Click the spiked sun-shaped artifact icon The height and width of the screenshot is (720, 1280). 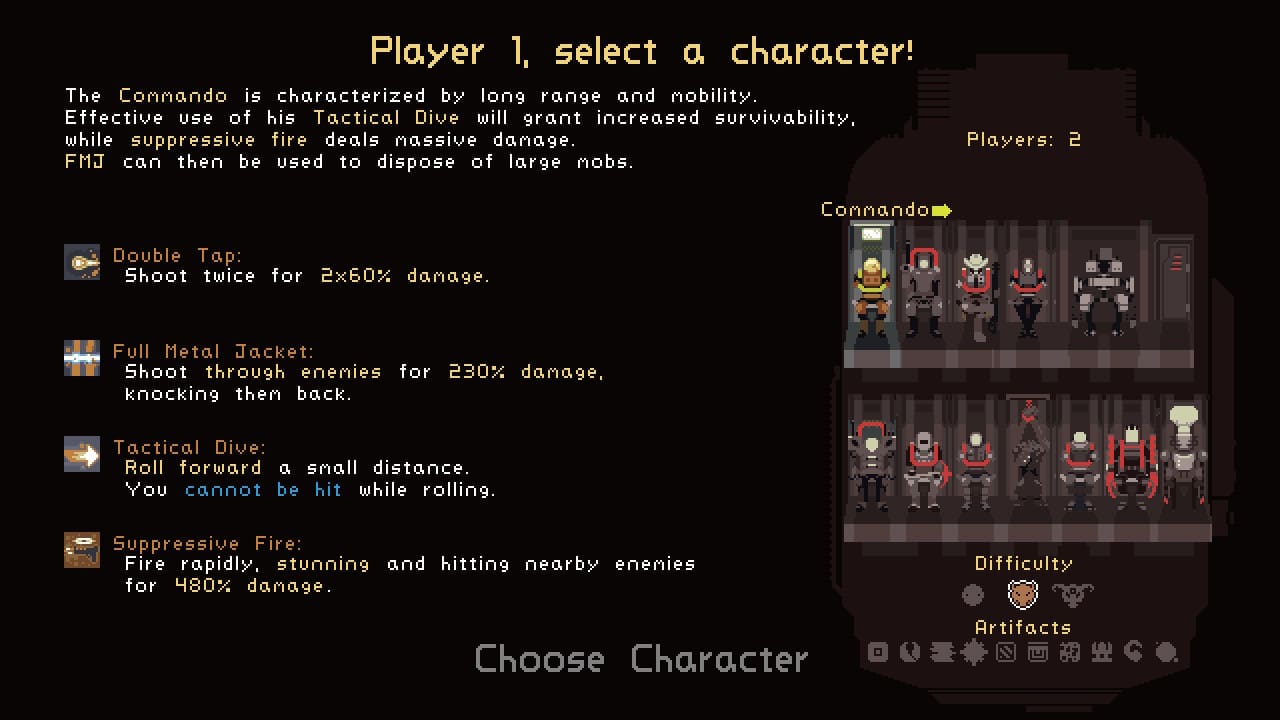[x=973, y=653]
